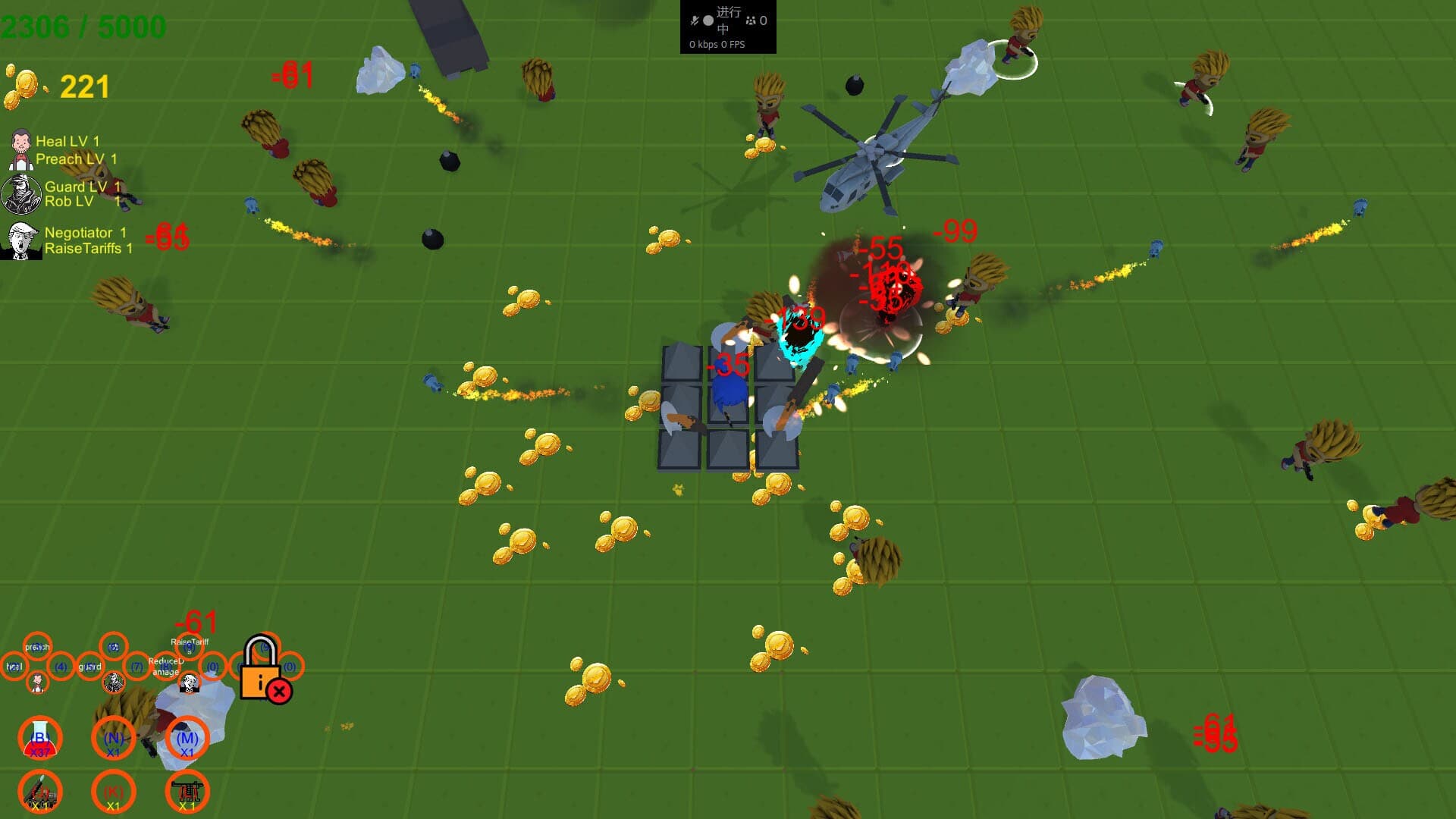Click the priest portrait showing Heal LV 1

(x=21, y=149)
